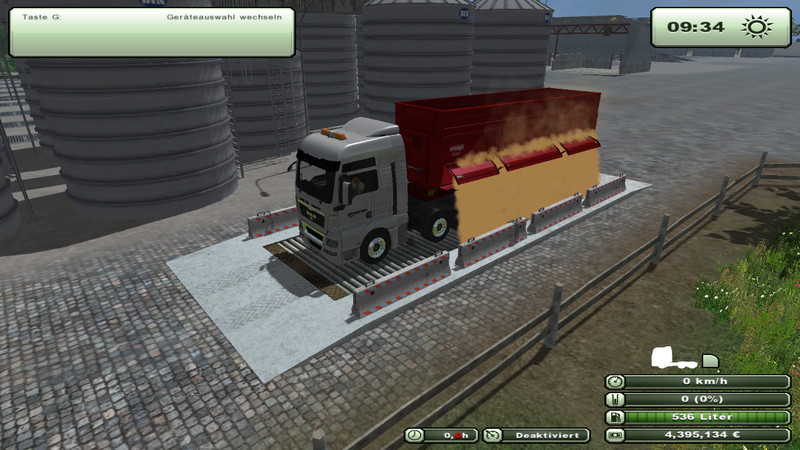The image size is (800, 450).
Task: Select the trailer silhouette icon
Action: 709,360
